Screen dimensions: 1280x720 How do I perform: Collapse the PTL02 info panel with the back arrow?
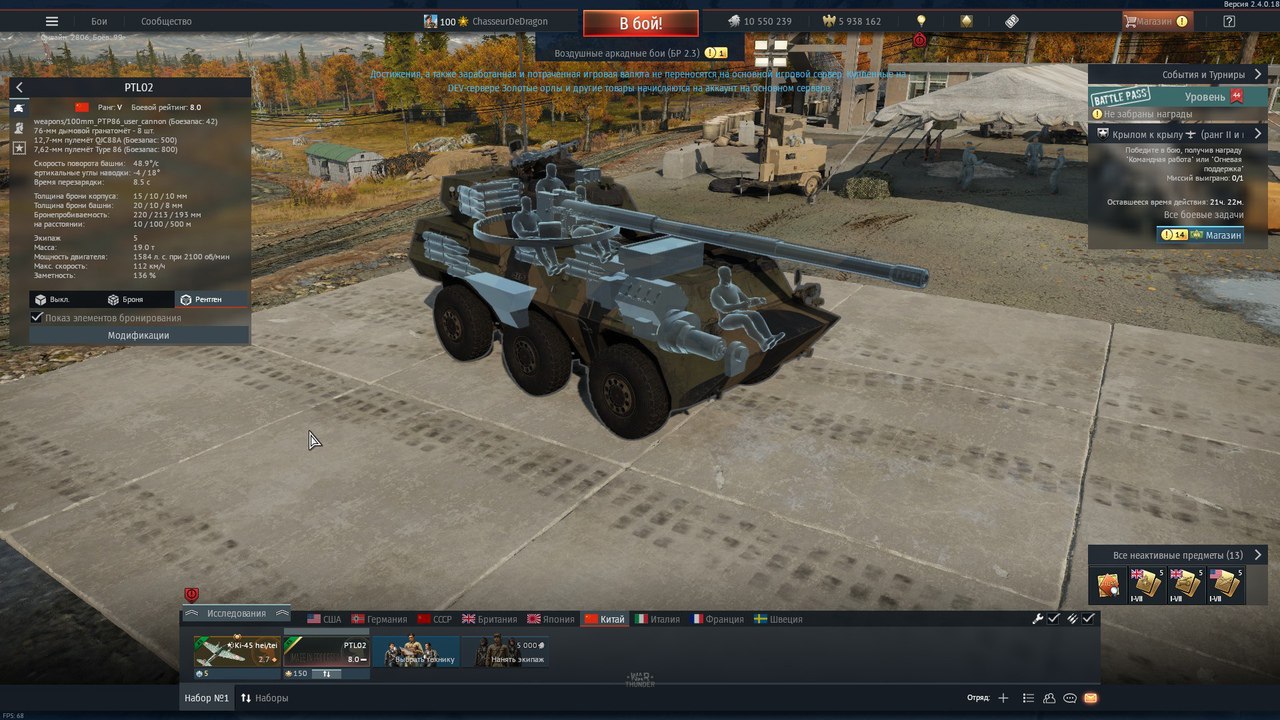pos(19,88)
